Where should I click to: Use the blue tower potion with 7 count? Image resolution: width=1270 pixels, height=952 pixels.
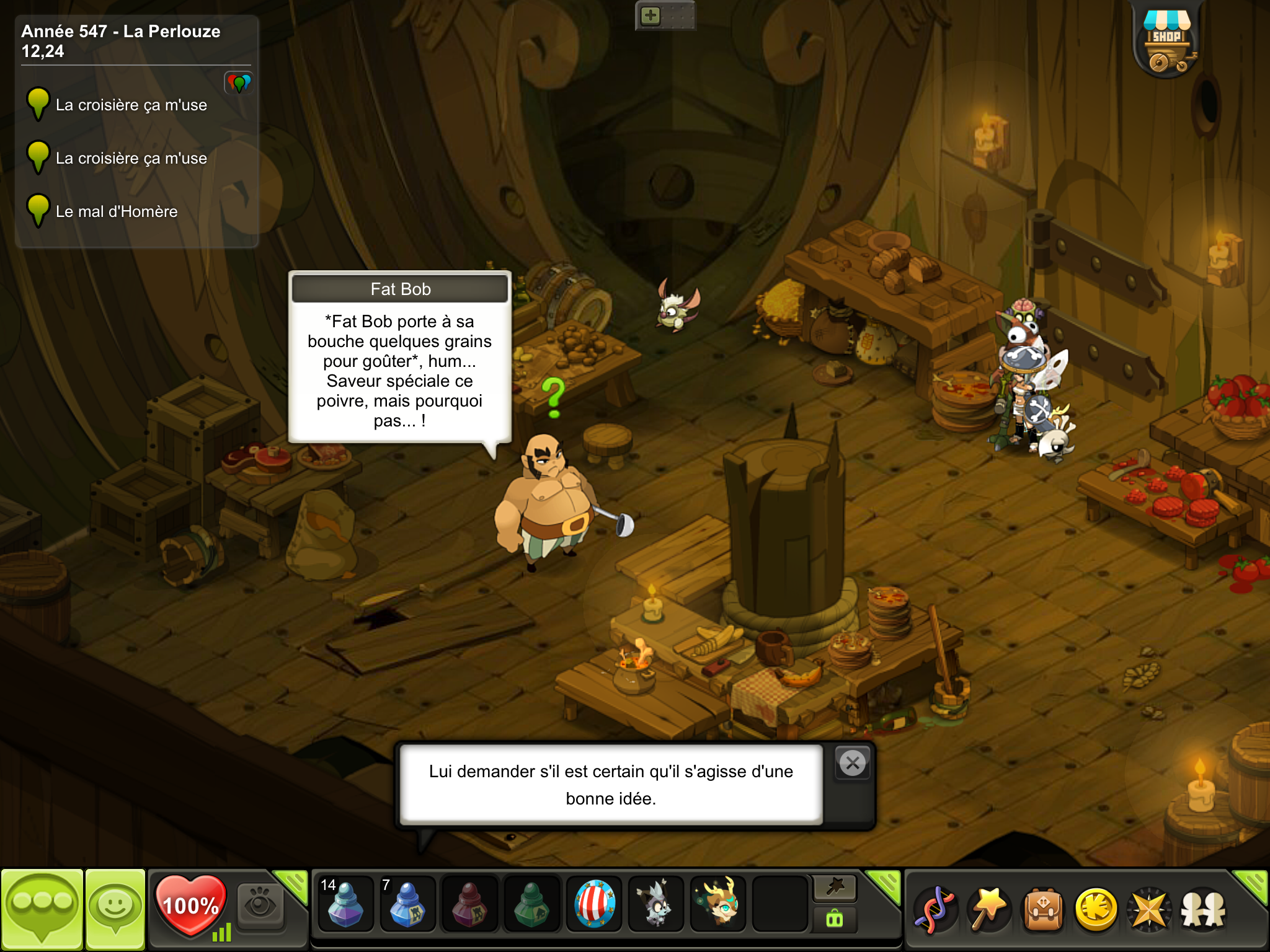[x=407, y=905]
